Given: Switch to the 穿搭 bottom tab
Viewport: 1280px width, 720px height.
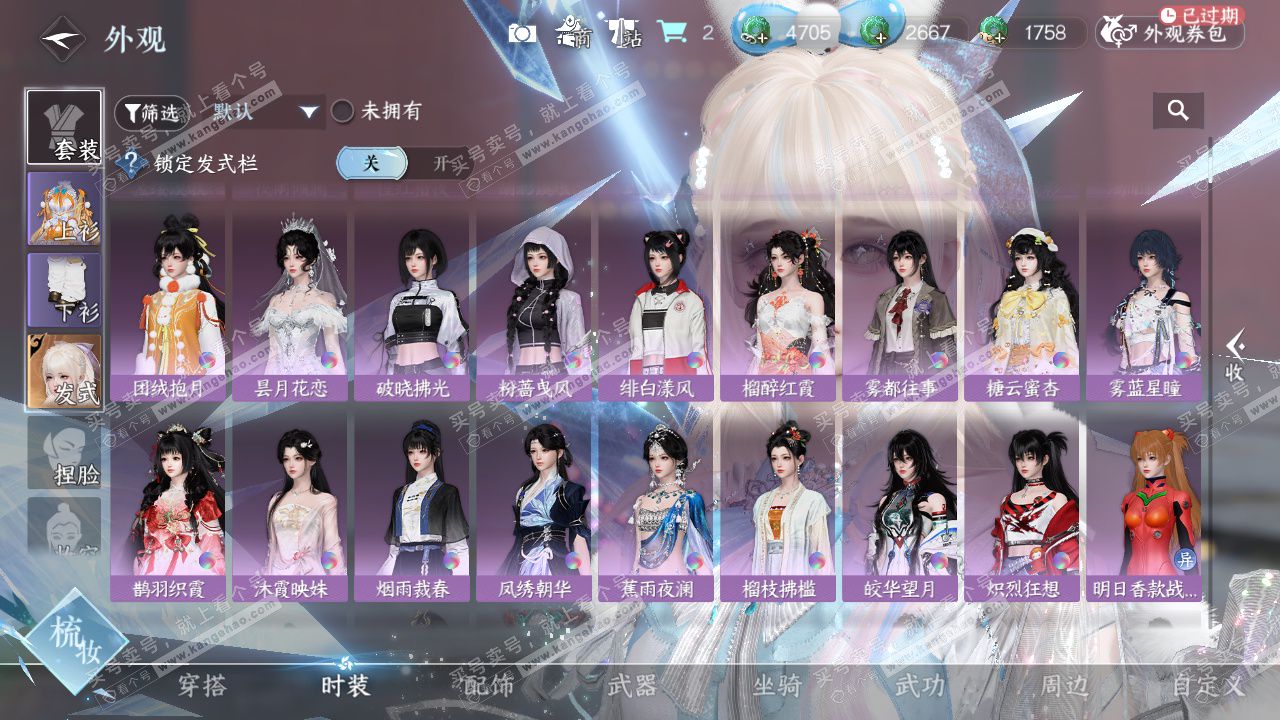Looking at the screenshot, I should click(203, 686).
